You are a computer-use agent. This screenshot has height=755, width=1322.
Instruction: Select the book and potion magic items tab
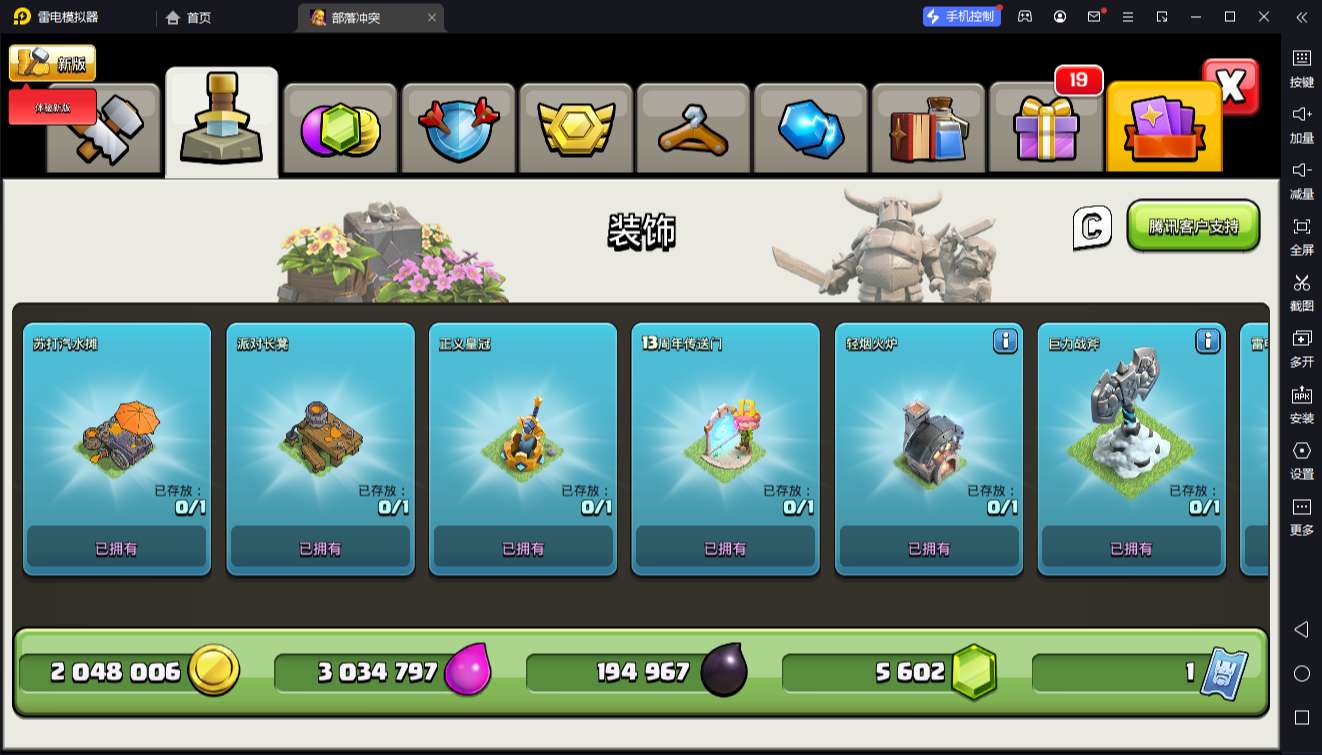coord(928,130)
